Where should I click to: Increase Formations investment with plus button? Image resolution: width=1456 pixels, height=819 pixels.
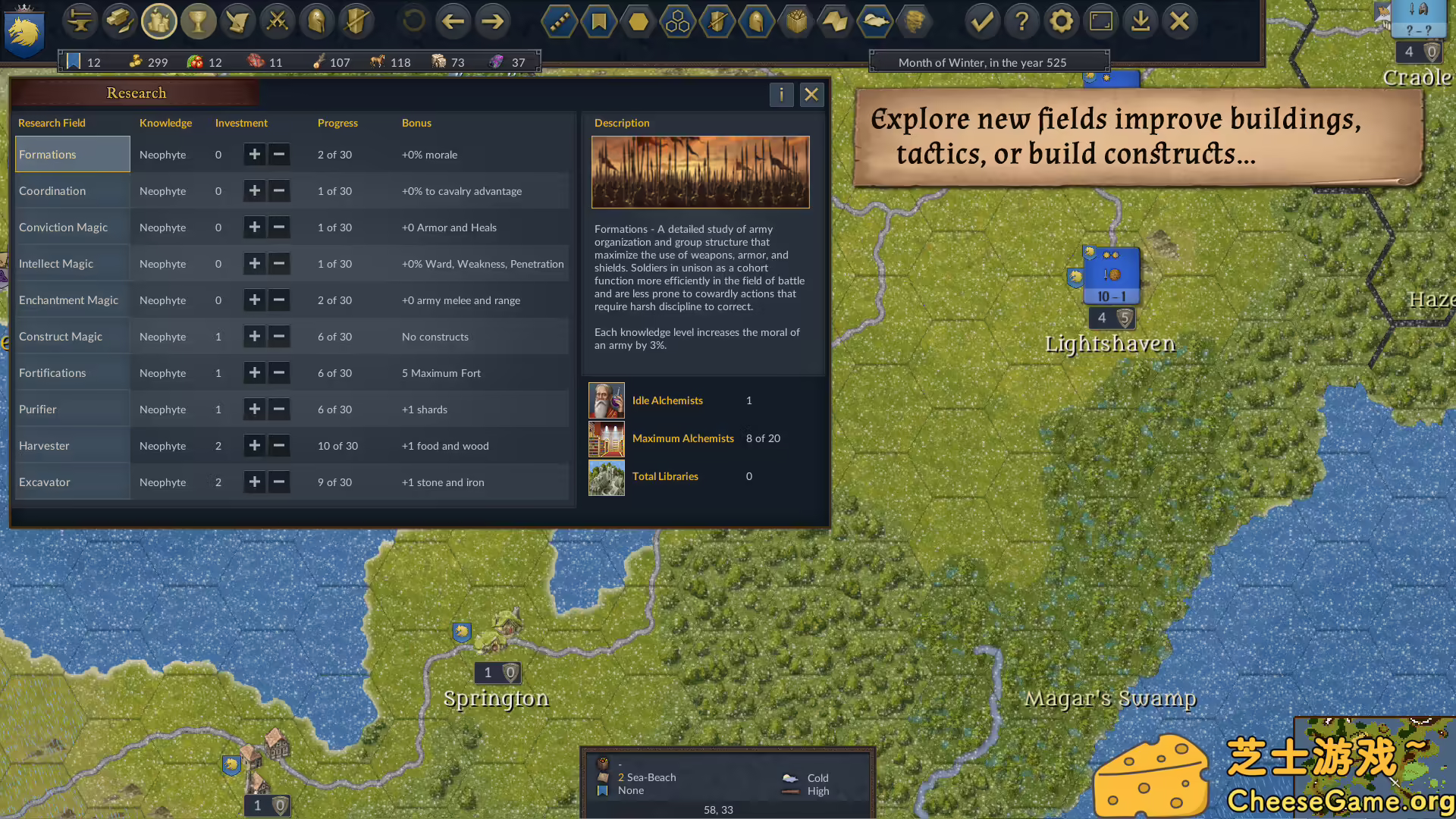click(255, 154)
